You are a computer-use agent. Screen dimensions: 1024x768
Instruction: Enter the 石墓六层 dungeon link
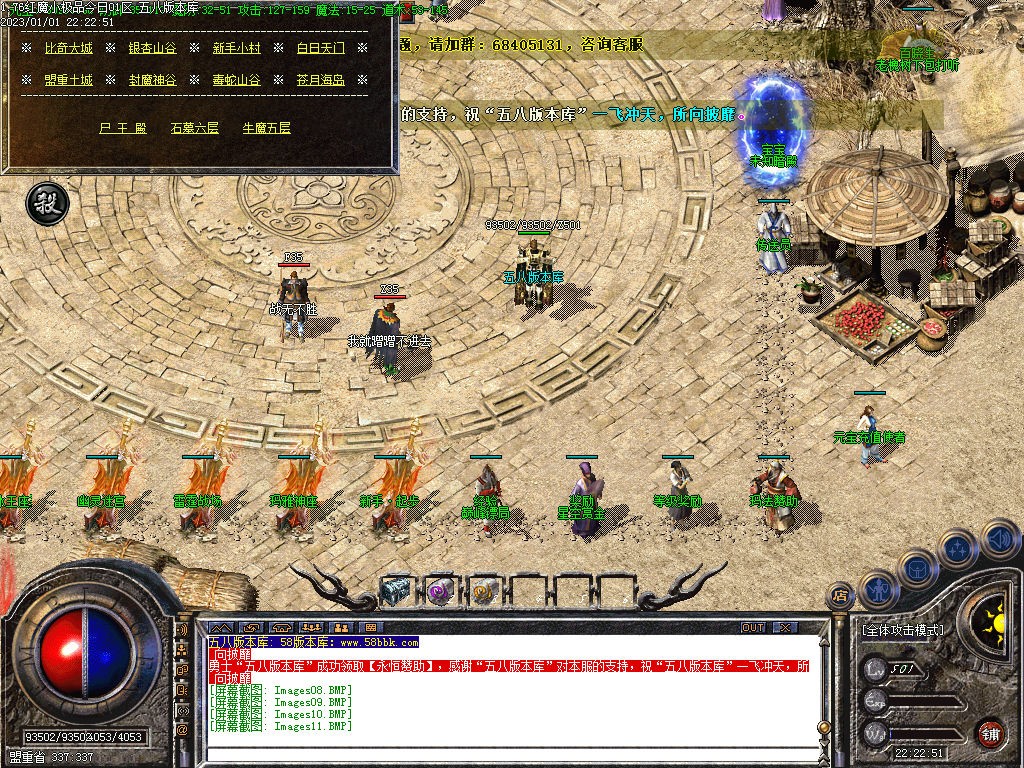click(x=194, y=128)
